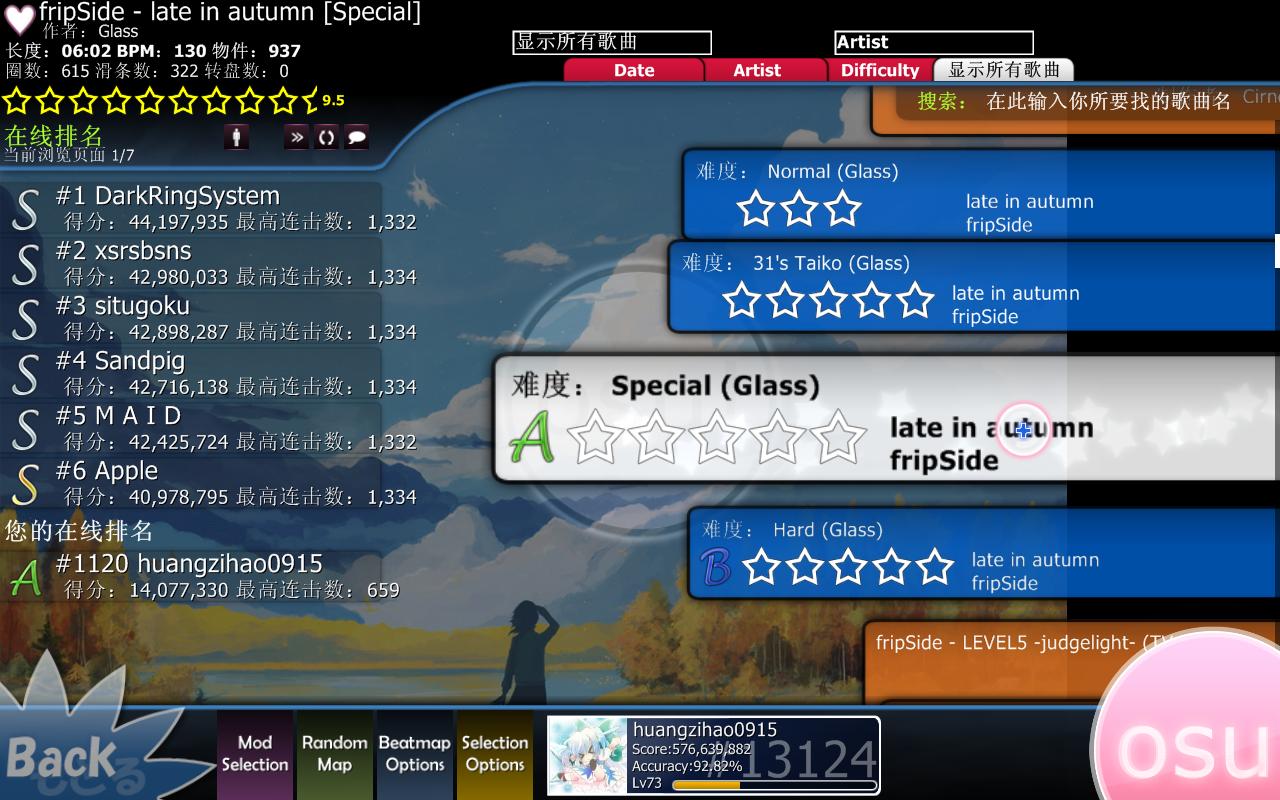Select the Hard (Glass) difficulty

(x=900, y=554)
